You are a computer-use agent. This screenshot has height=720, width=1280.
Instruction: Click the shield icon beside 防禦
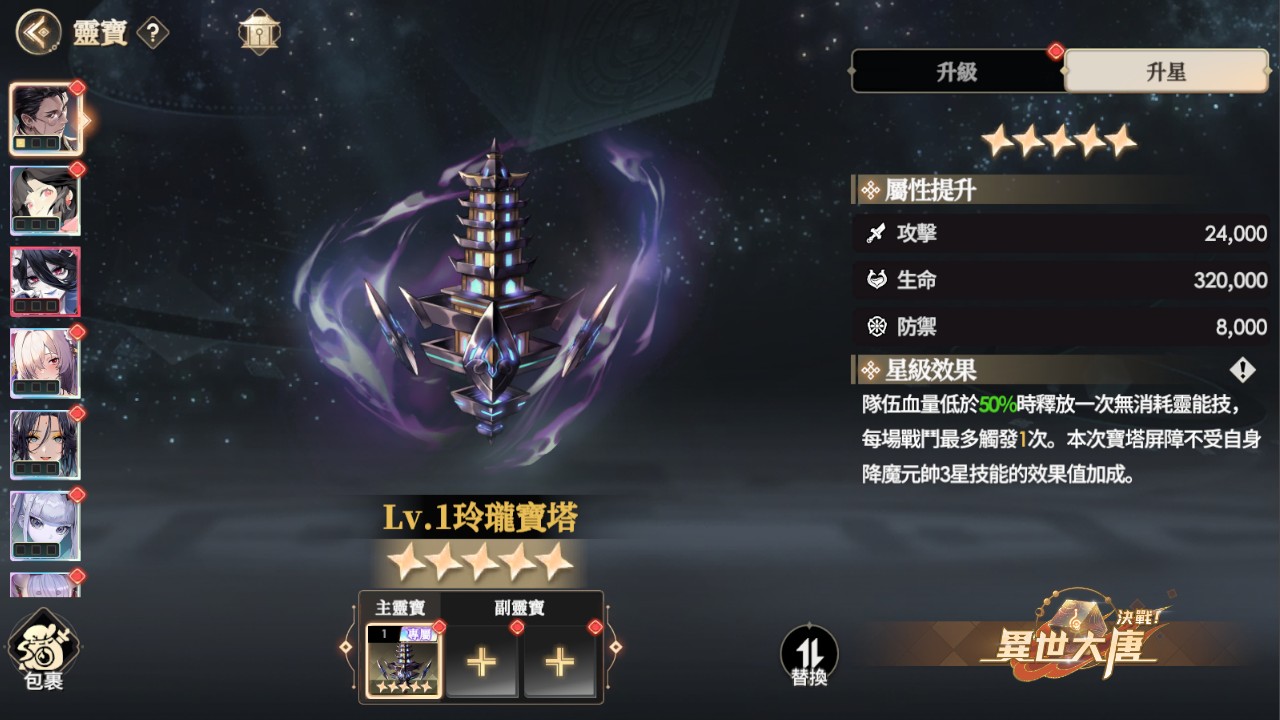[875, 326]
